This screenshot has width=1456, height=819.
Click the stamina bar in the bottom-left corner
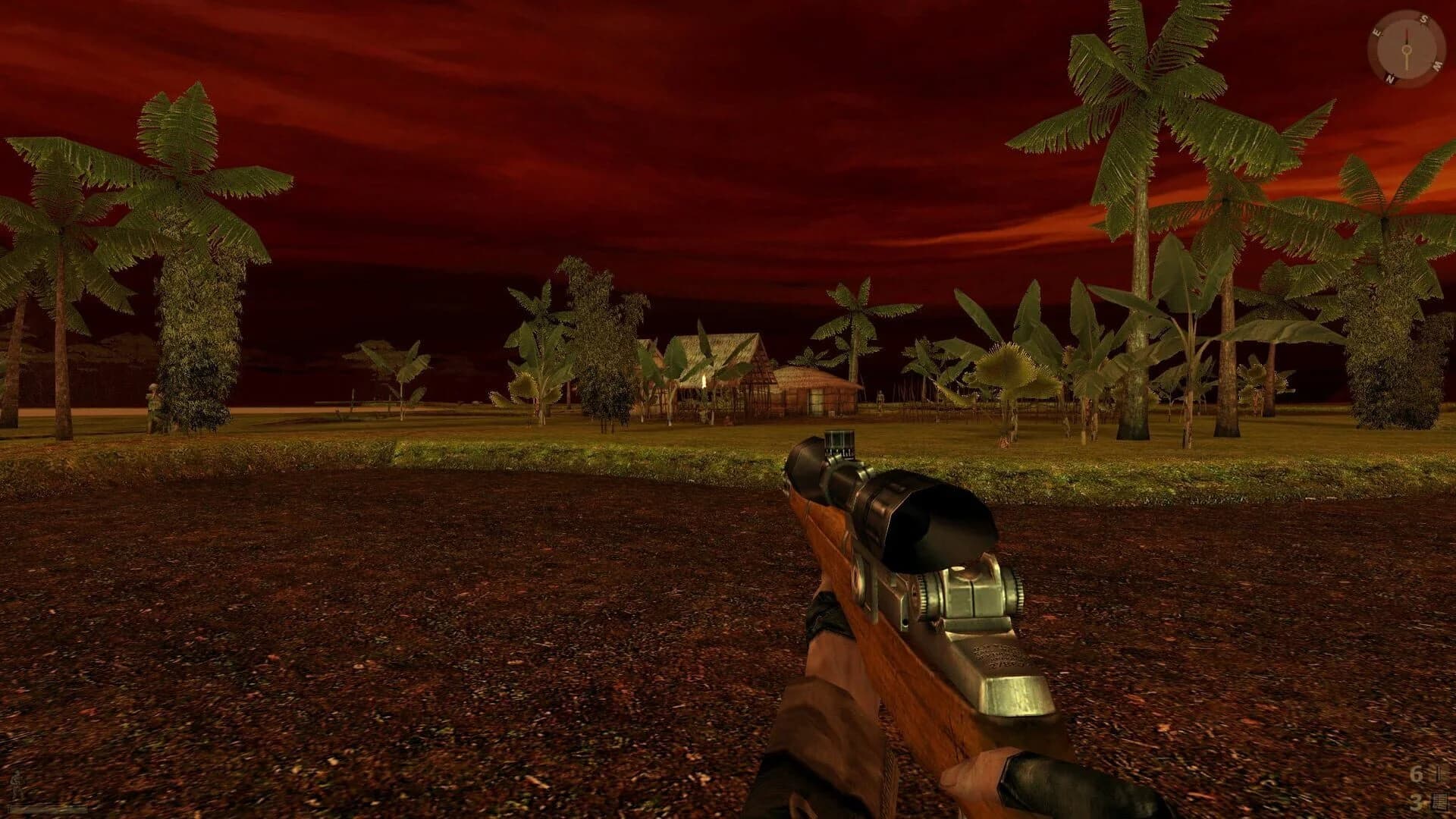(47, 810)
